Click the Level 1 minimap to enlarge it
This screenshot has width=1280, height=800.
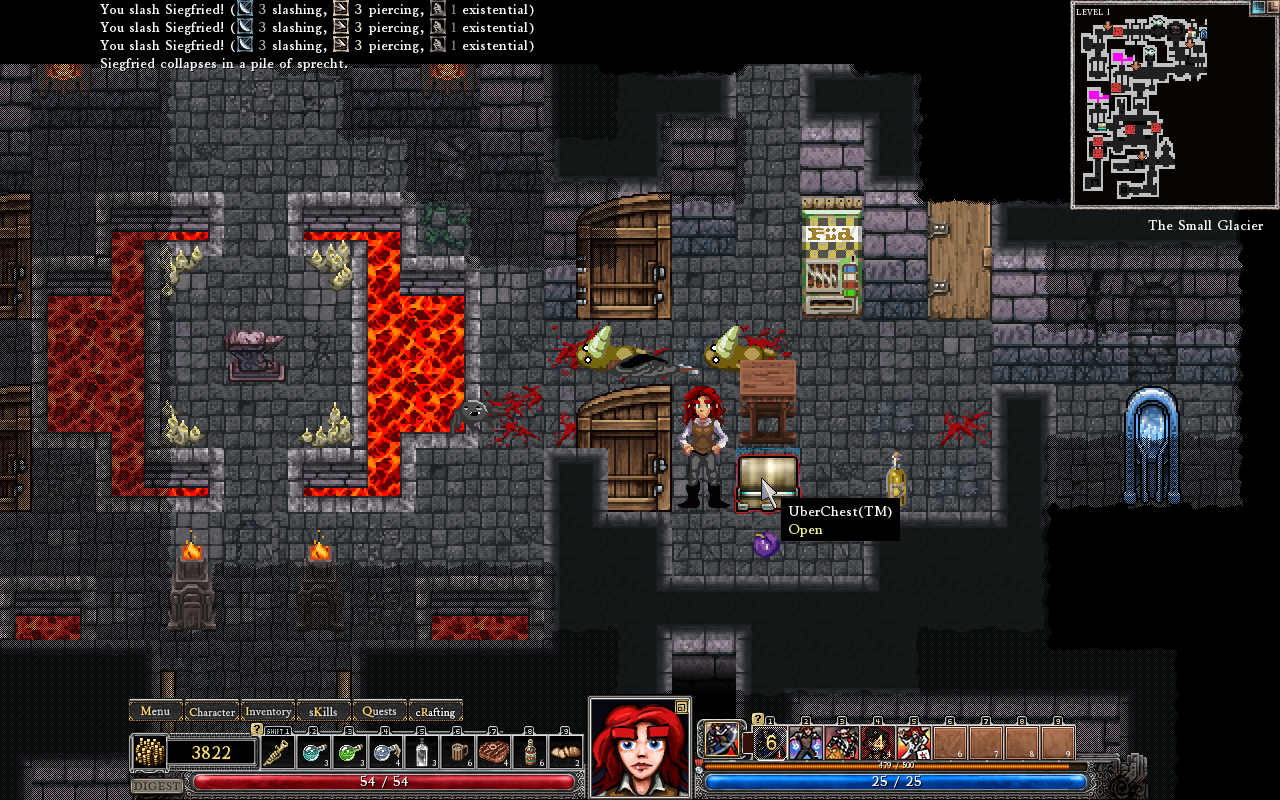pyautogui.click(x=1172, y=105)
